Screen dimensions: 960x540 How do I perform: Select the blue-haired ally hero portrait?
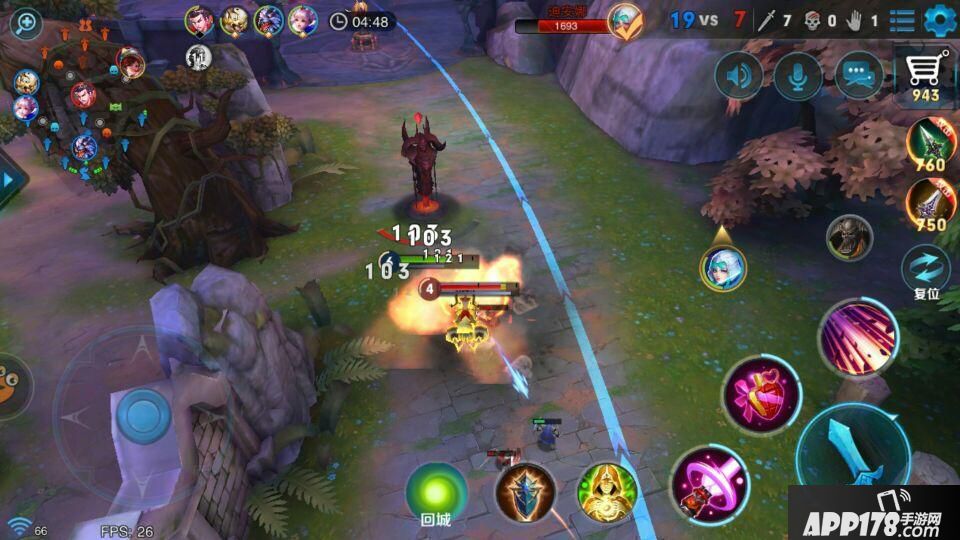(722, 268)
